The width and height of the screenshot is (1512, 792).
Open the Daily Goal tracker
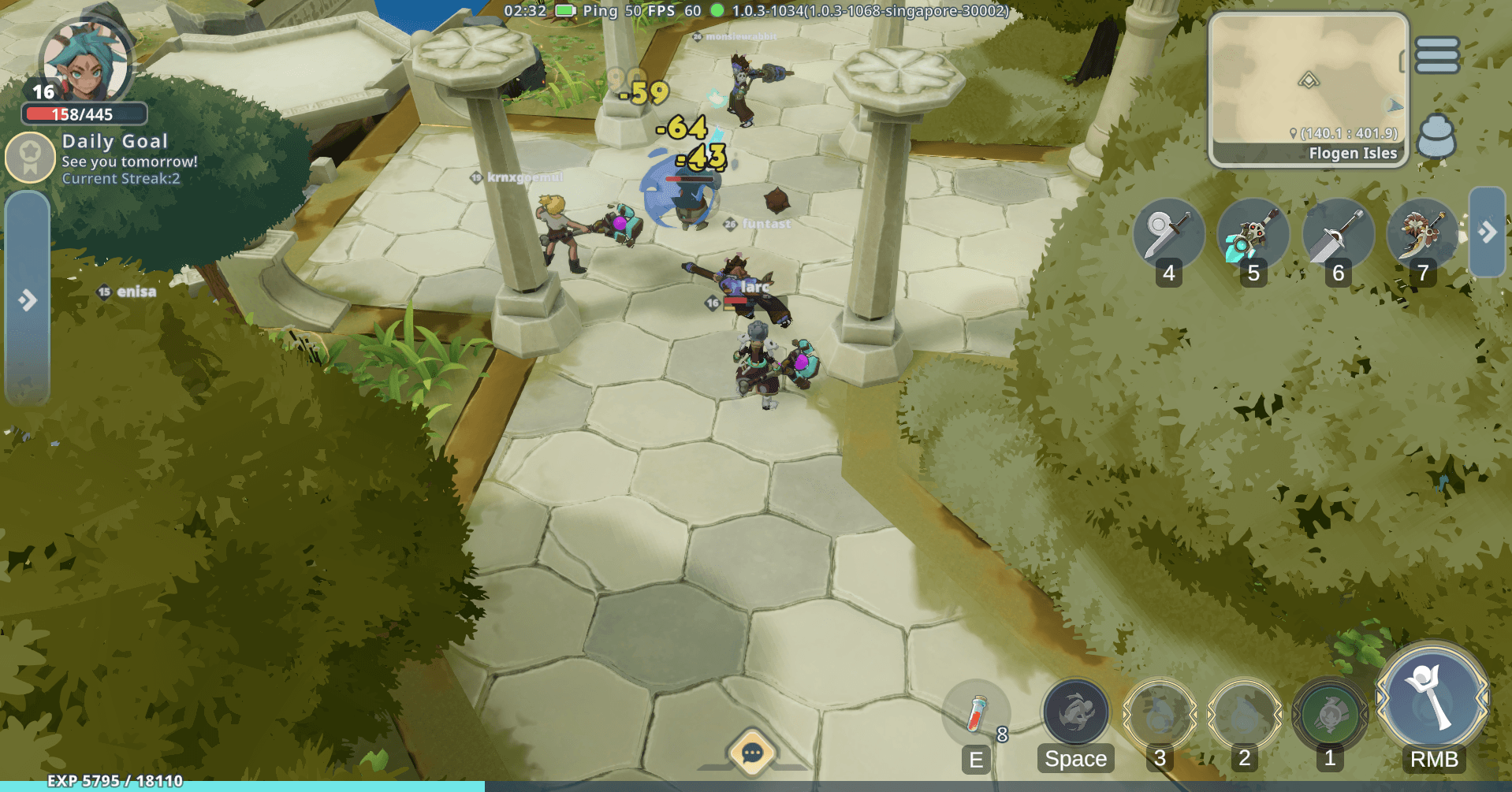[31, 156]
